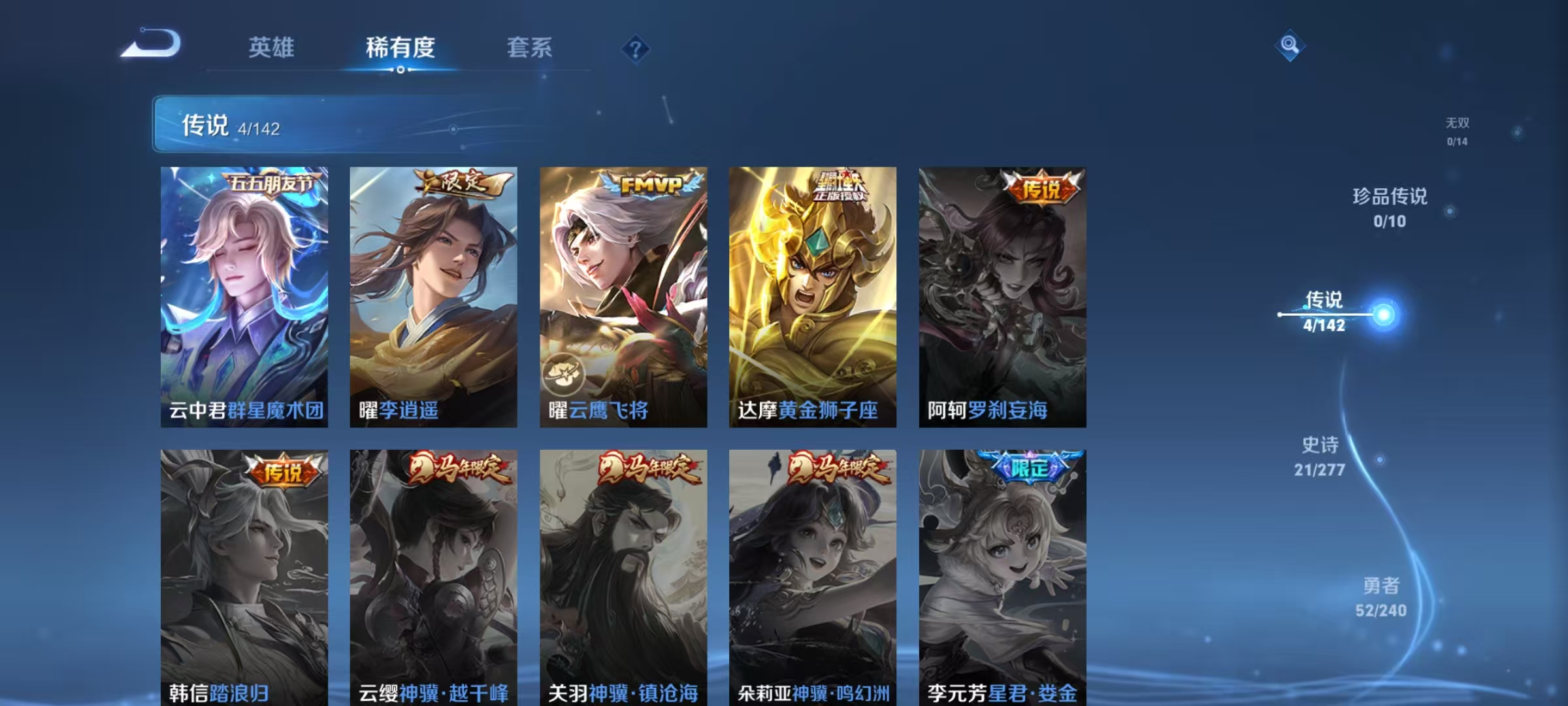Open the help question mark icon
Image resolution: width=1568 pixels, height=706 pixels.
pos(637,48)
